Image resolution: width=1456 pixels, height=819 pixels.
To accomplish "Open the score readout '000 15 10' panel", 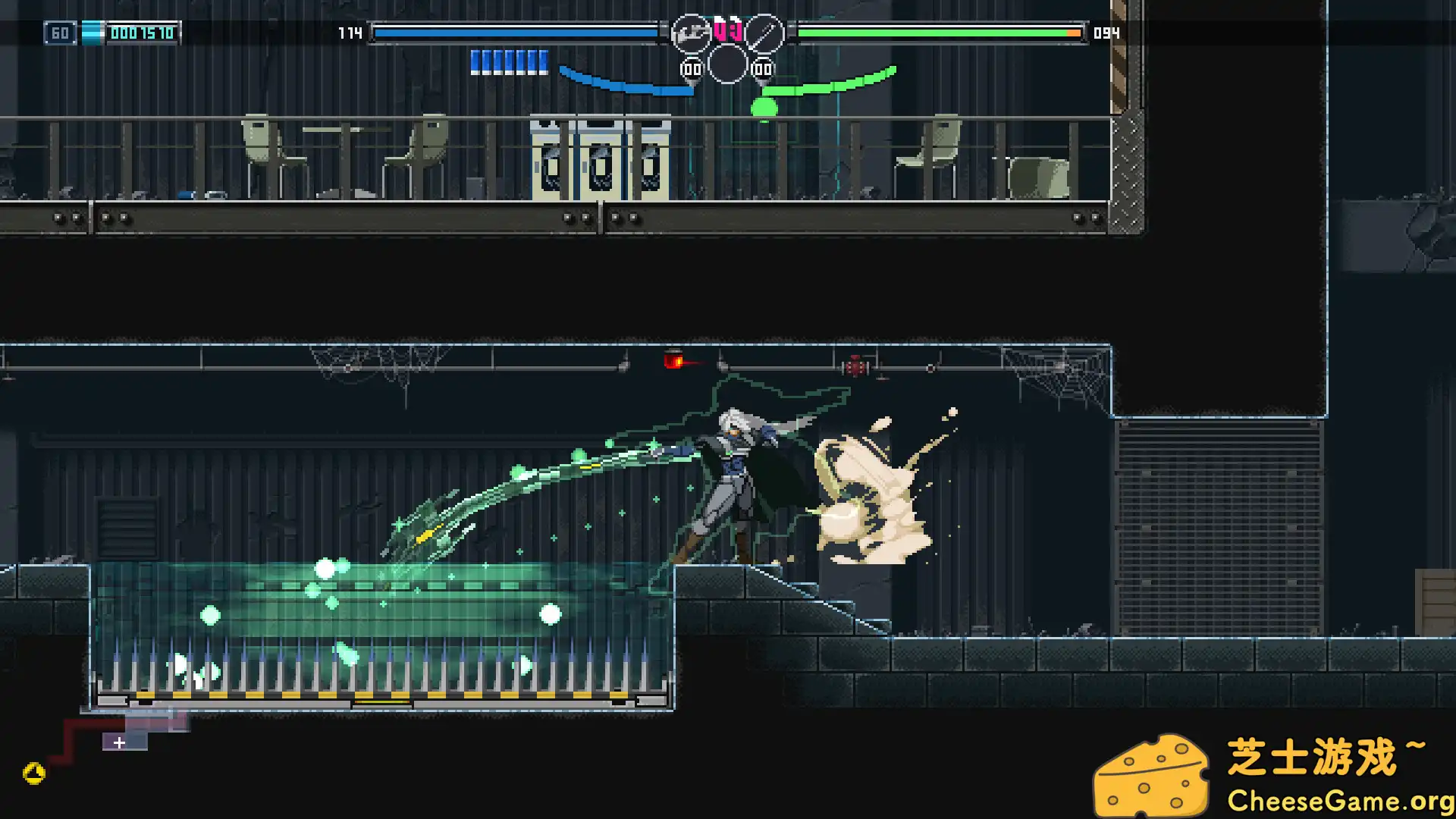I will [x=144, y=33].
